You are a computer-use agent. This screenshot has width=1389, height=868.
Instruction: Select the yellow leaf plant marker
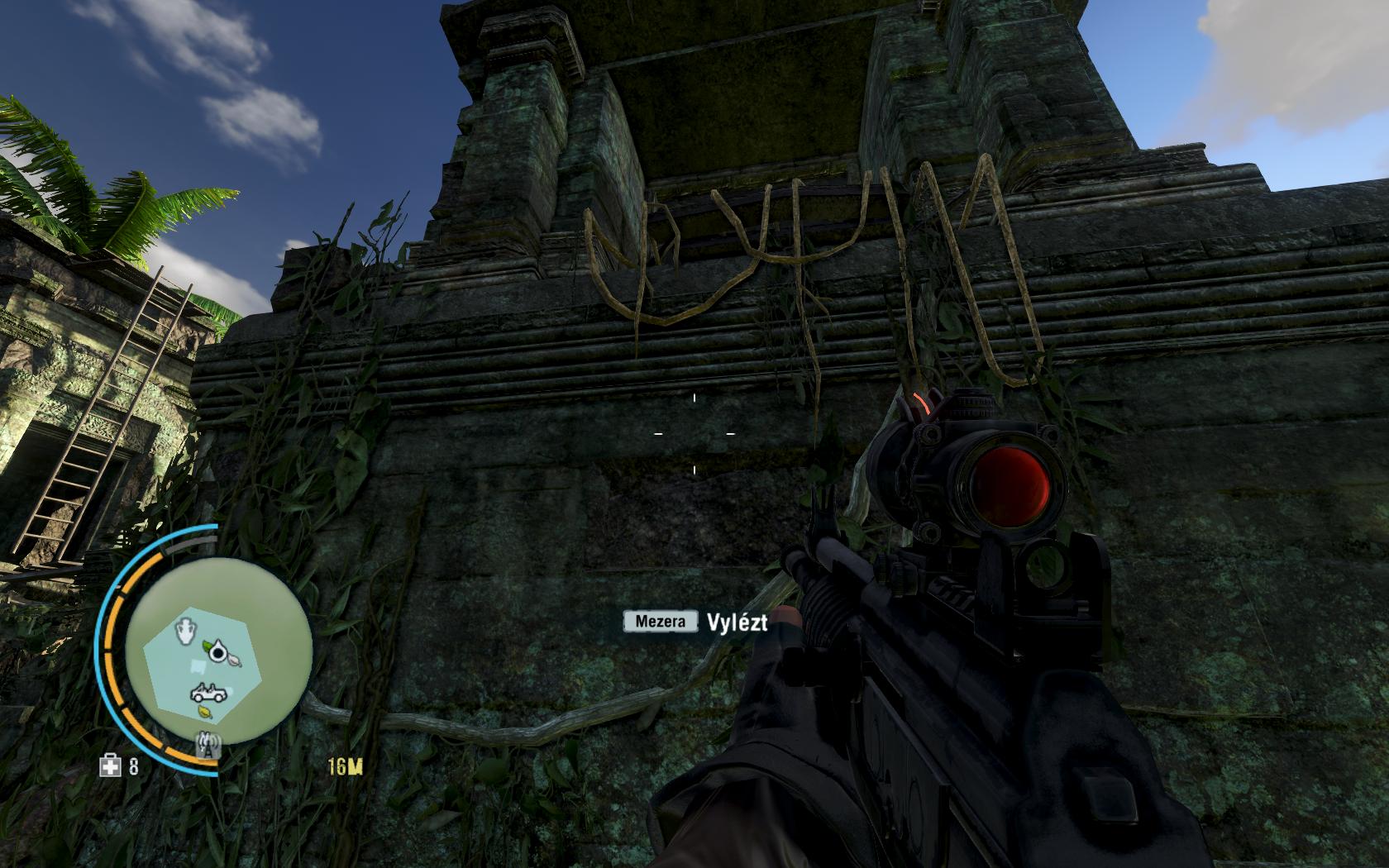pos(203,710)
